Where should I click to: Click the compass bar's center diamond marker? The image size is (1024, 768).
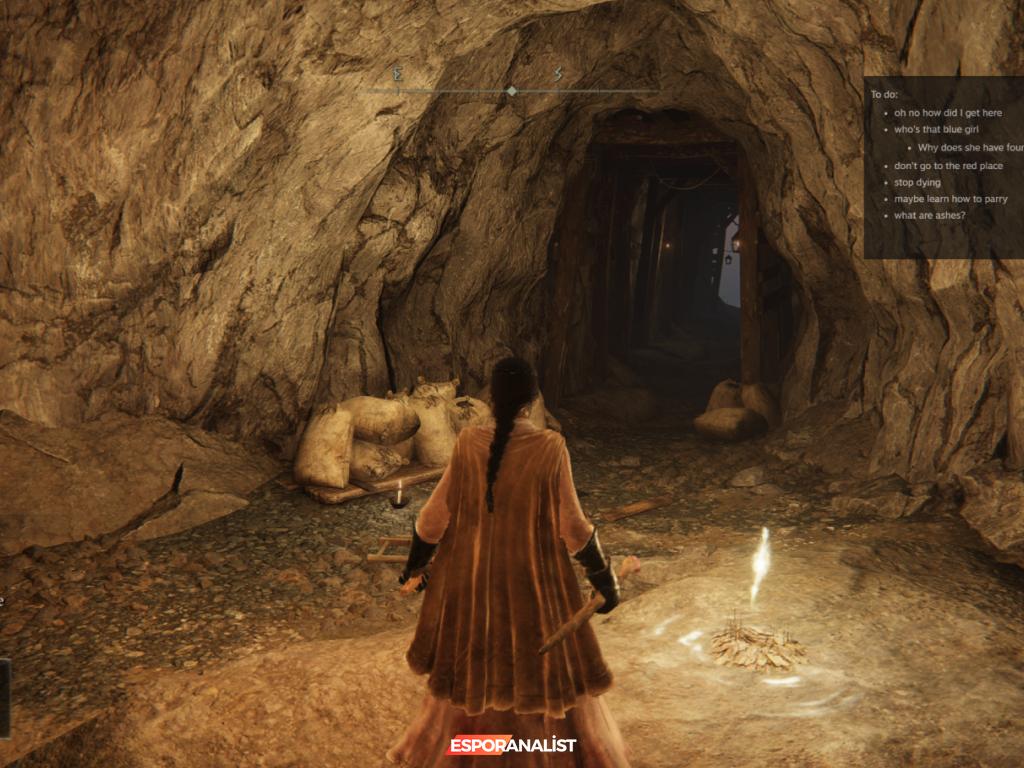tap(512, 91)
